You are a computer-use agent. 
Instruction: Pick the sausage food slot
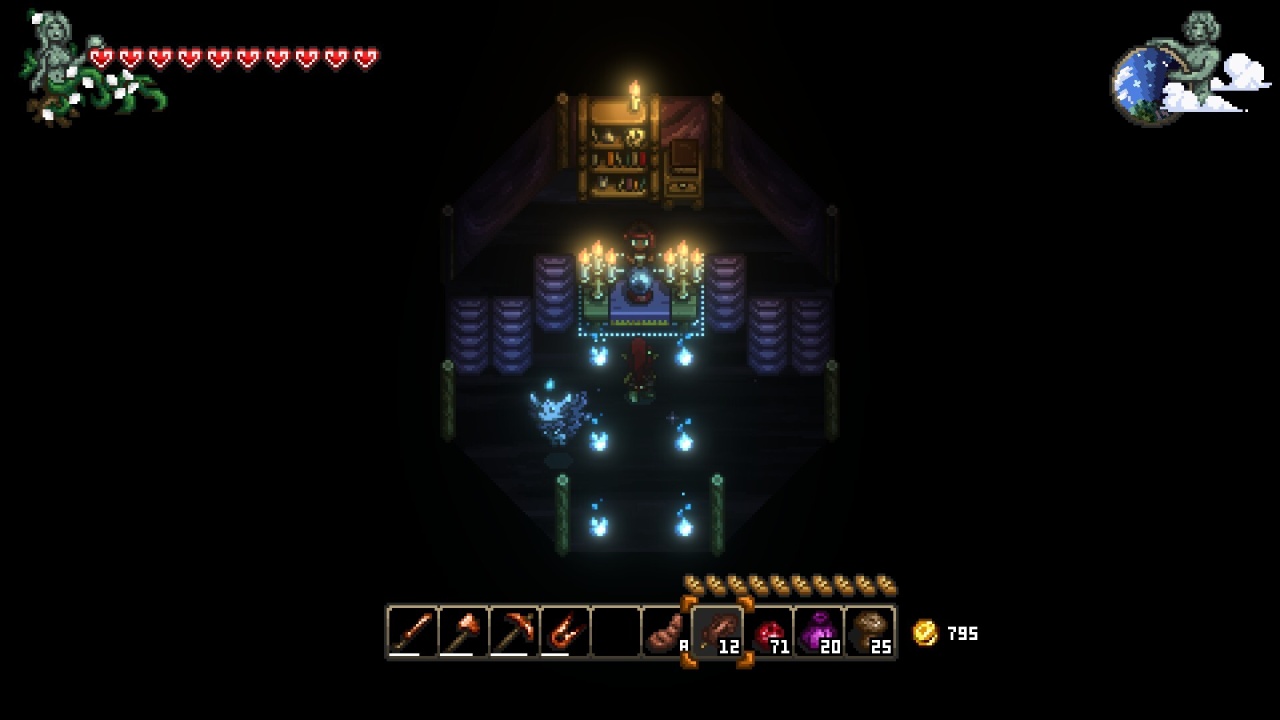coord(666,632)
